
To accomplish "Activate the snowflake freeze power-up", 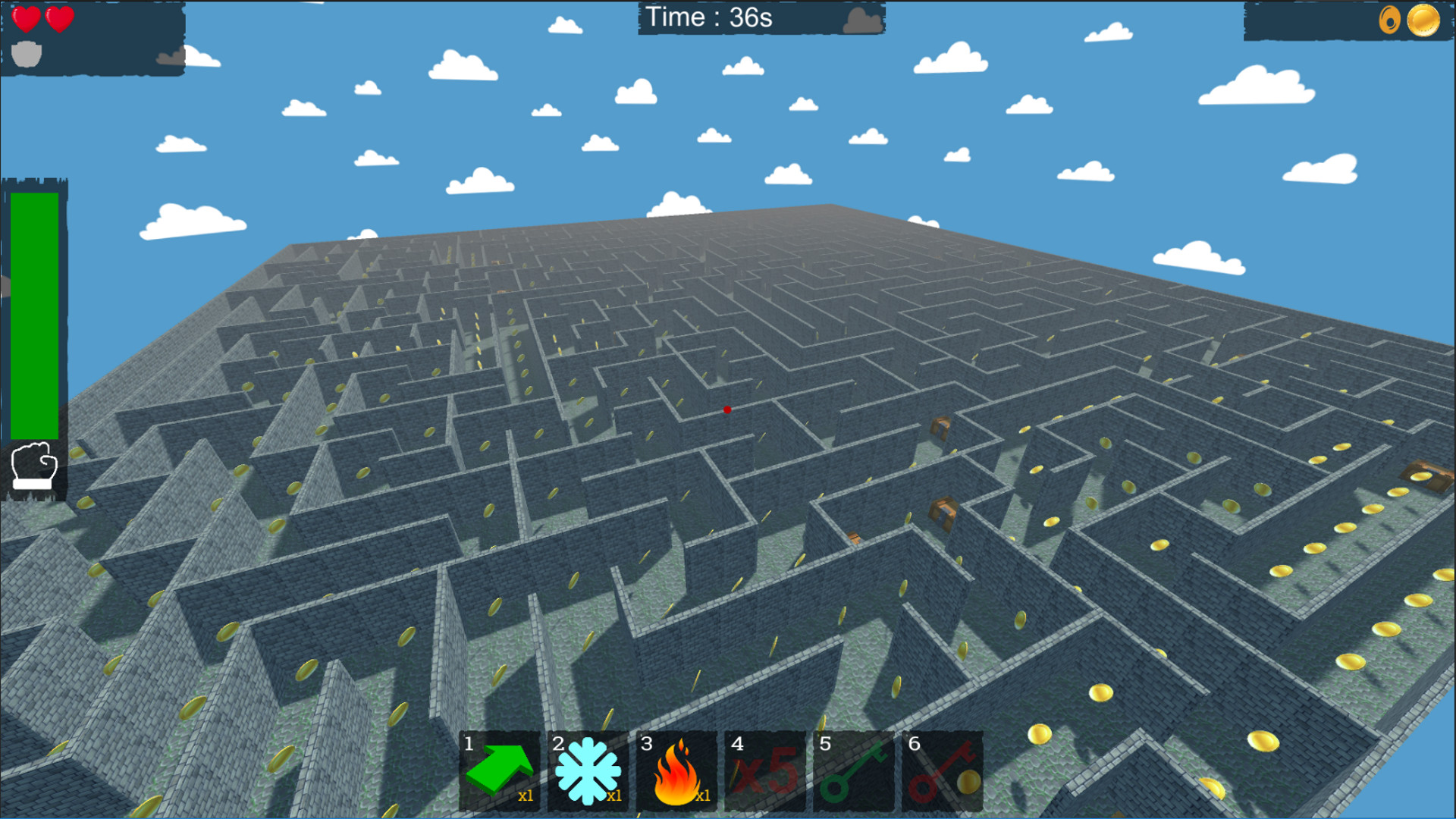I will (590, 770).
